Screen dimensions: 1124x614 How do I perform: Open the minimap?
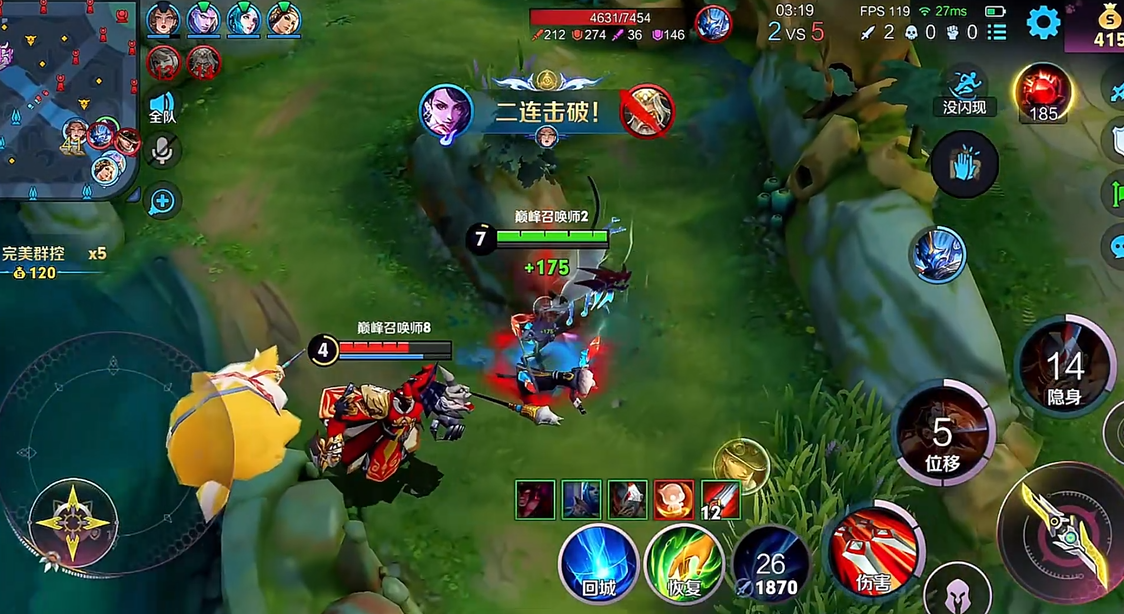pyautogui.click(x=68, y=100)
